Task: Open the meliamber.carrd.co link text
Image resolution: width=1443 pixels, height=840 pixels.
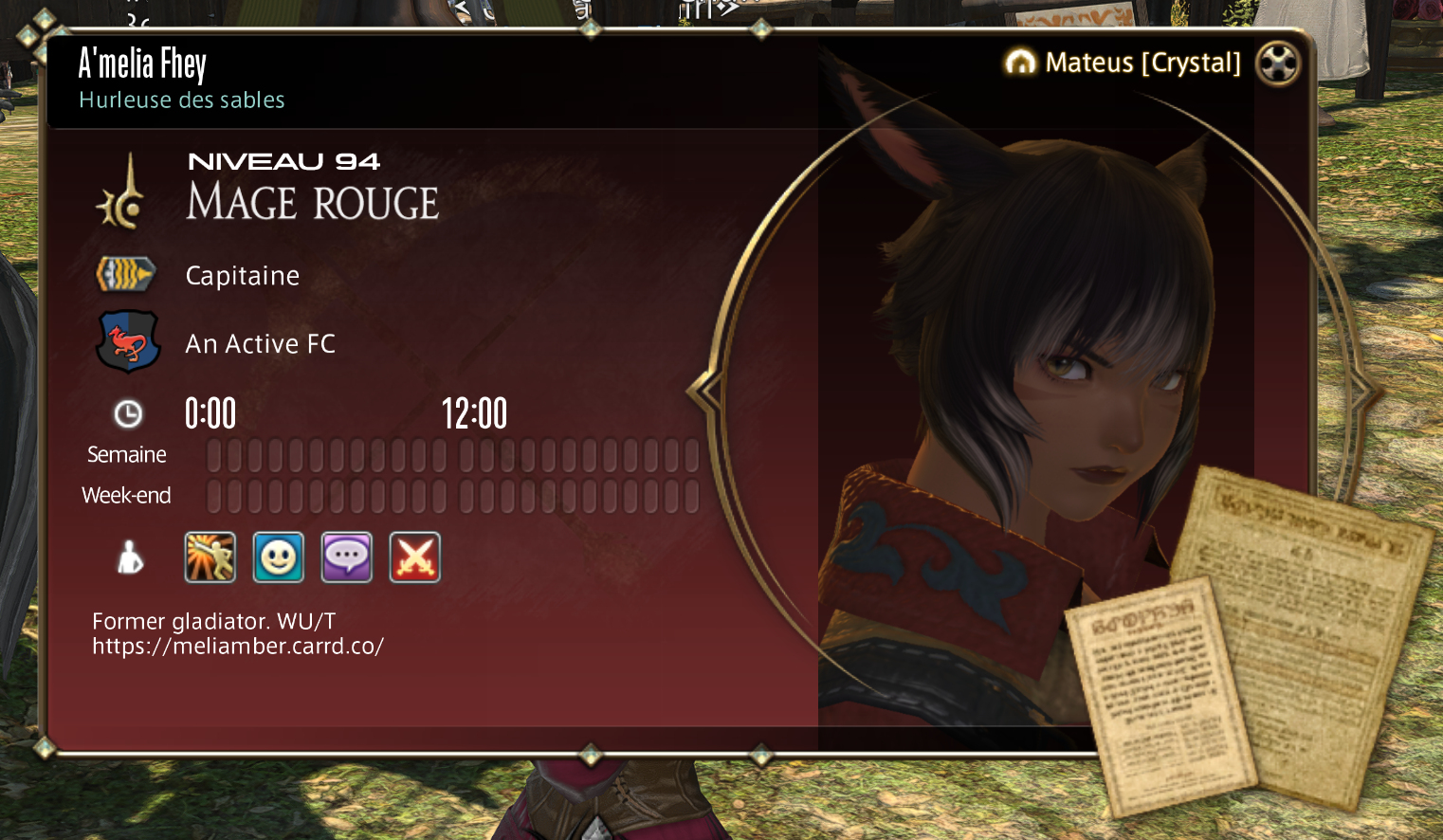Action: [238, 647]
